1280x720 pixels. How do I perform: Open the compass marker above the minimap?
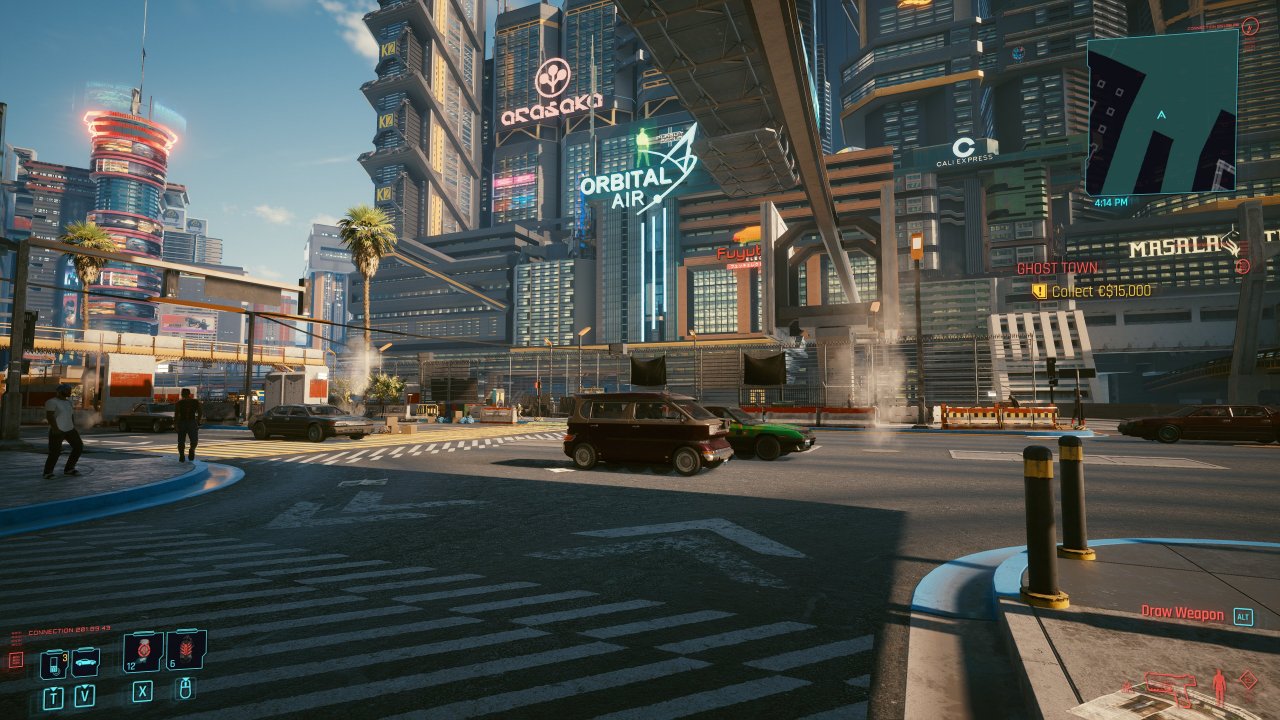pos(1250,27)
